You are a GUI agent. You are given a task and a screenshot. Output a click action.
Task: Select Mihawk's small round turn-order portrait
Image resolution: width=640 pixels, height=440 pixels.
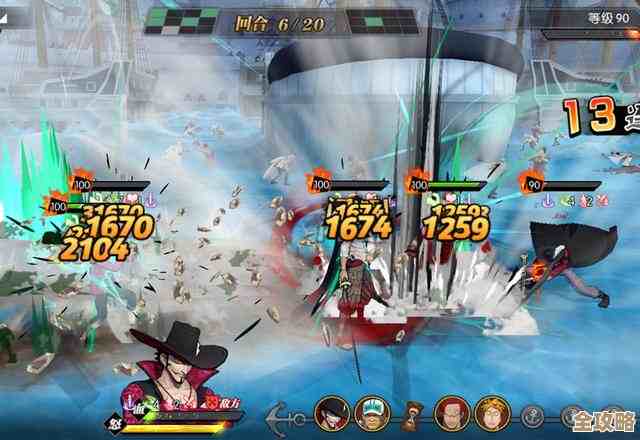pyautogui.click(x=333, y=412)
